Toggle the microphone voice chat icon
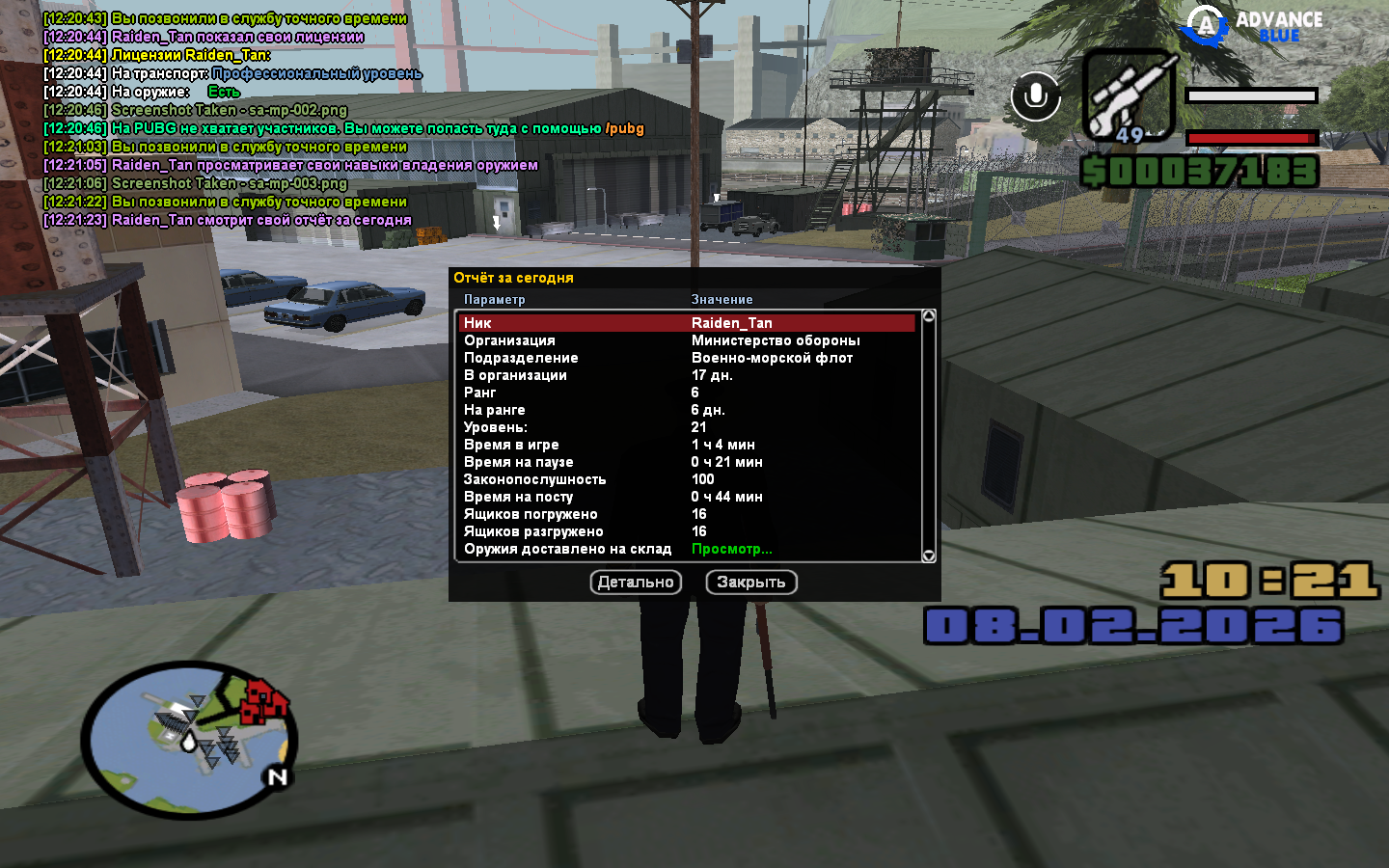Image resolution: width=1389 pixels, height=868 pixels. 1036,96
